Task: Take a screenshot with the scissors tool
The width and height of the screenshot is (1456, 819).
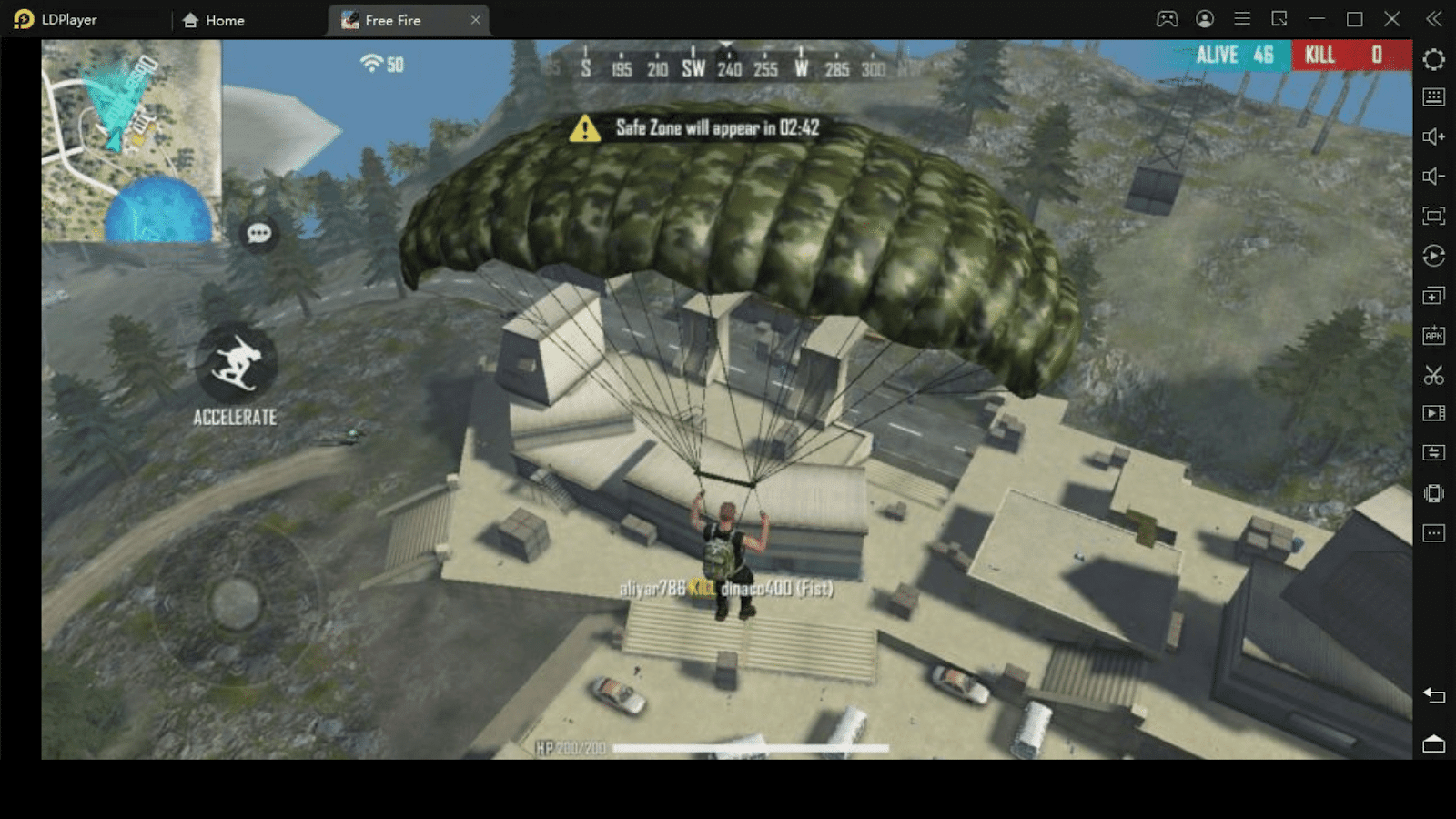Action: [x=1433, y=375]
